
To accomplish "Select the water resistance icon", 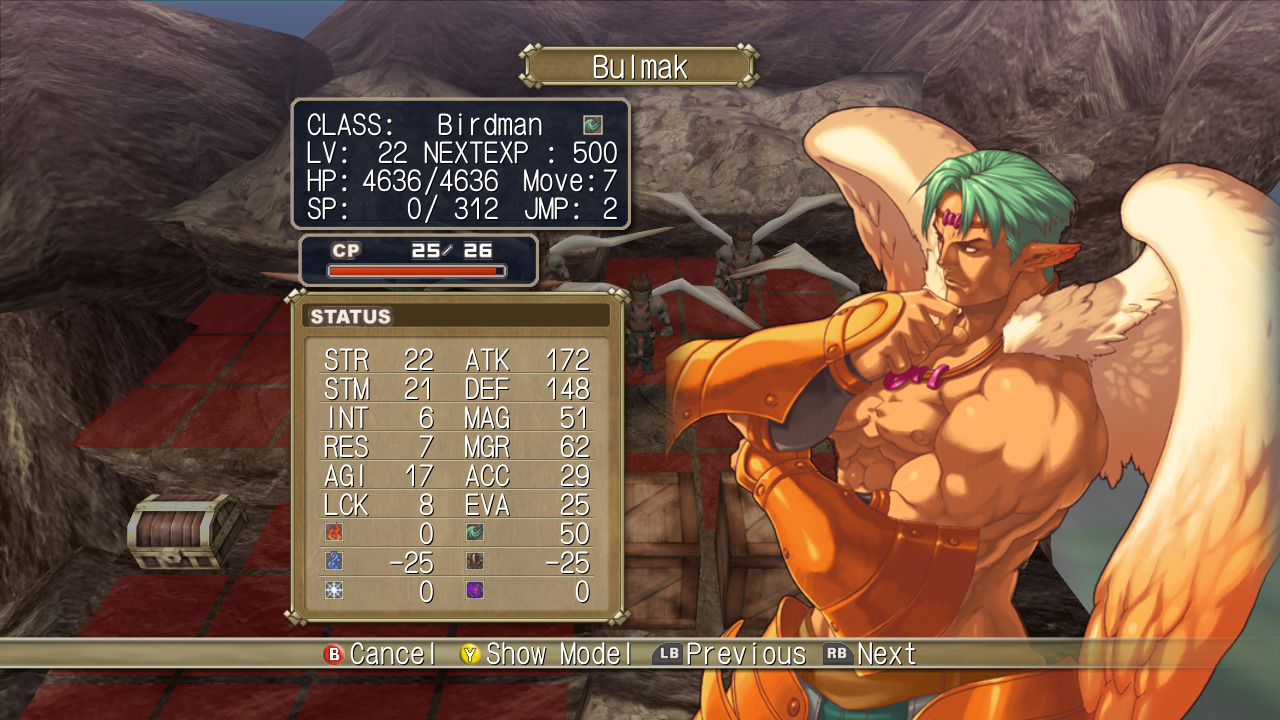I will 336,562.
